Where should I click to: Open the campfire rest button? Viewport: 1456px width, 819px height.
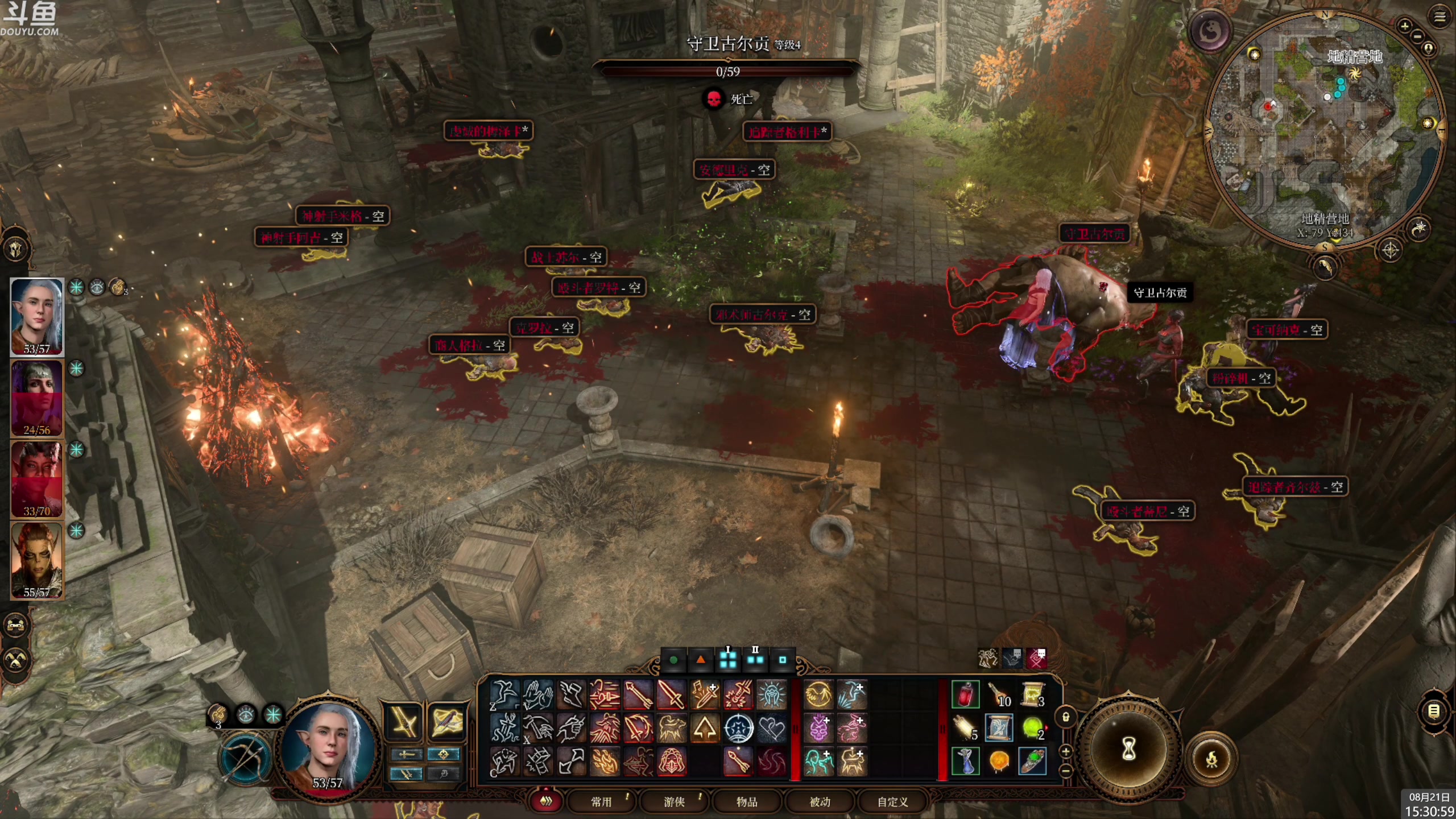[1211, 759]
